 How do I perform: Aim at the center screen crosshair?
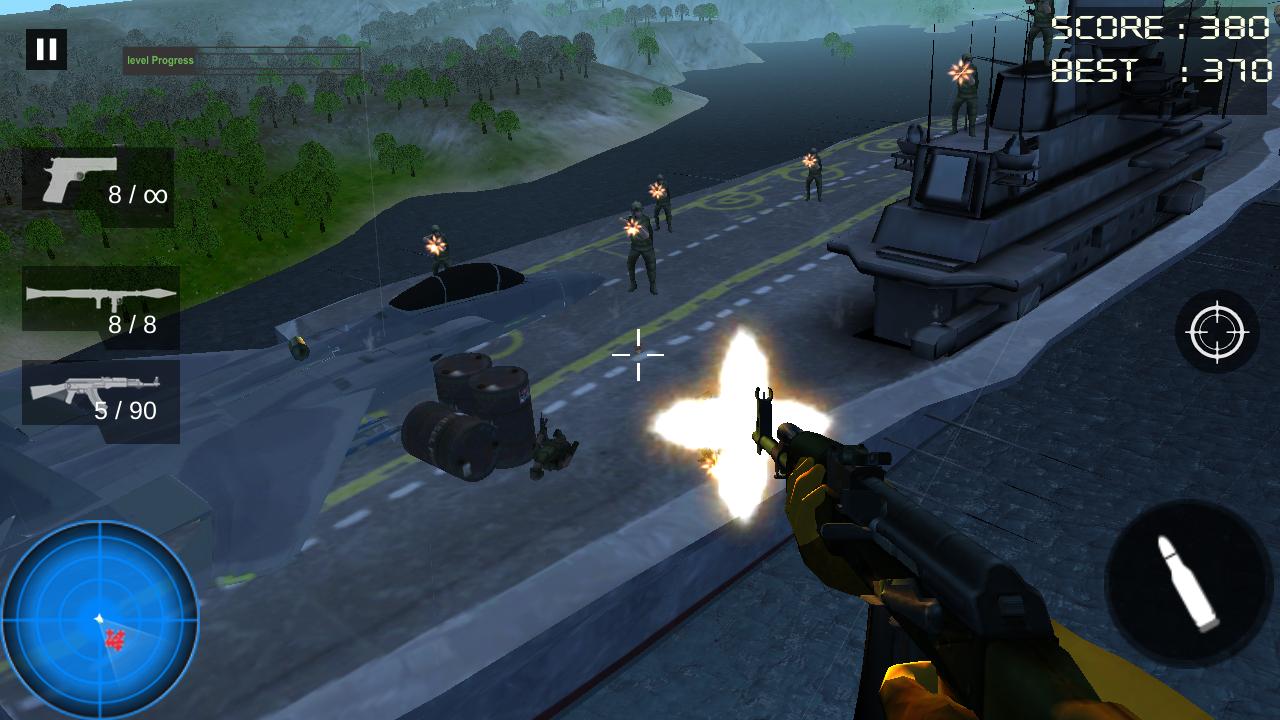click(x=638, y=355)
